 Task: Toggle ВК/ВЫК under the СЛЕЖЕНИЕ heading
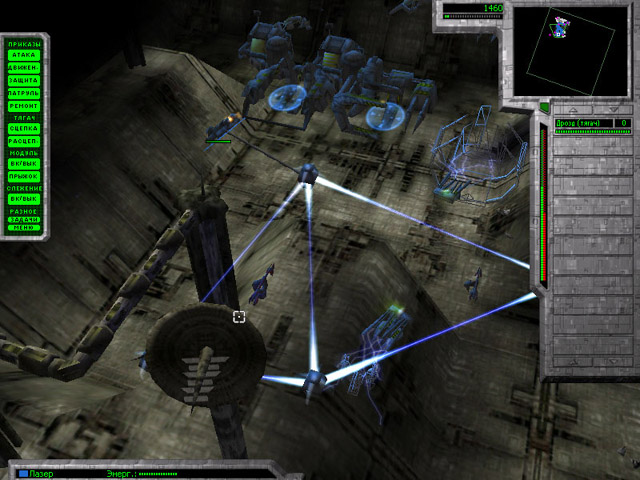pos(22,199)
